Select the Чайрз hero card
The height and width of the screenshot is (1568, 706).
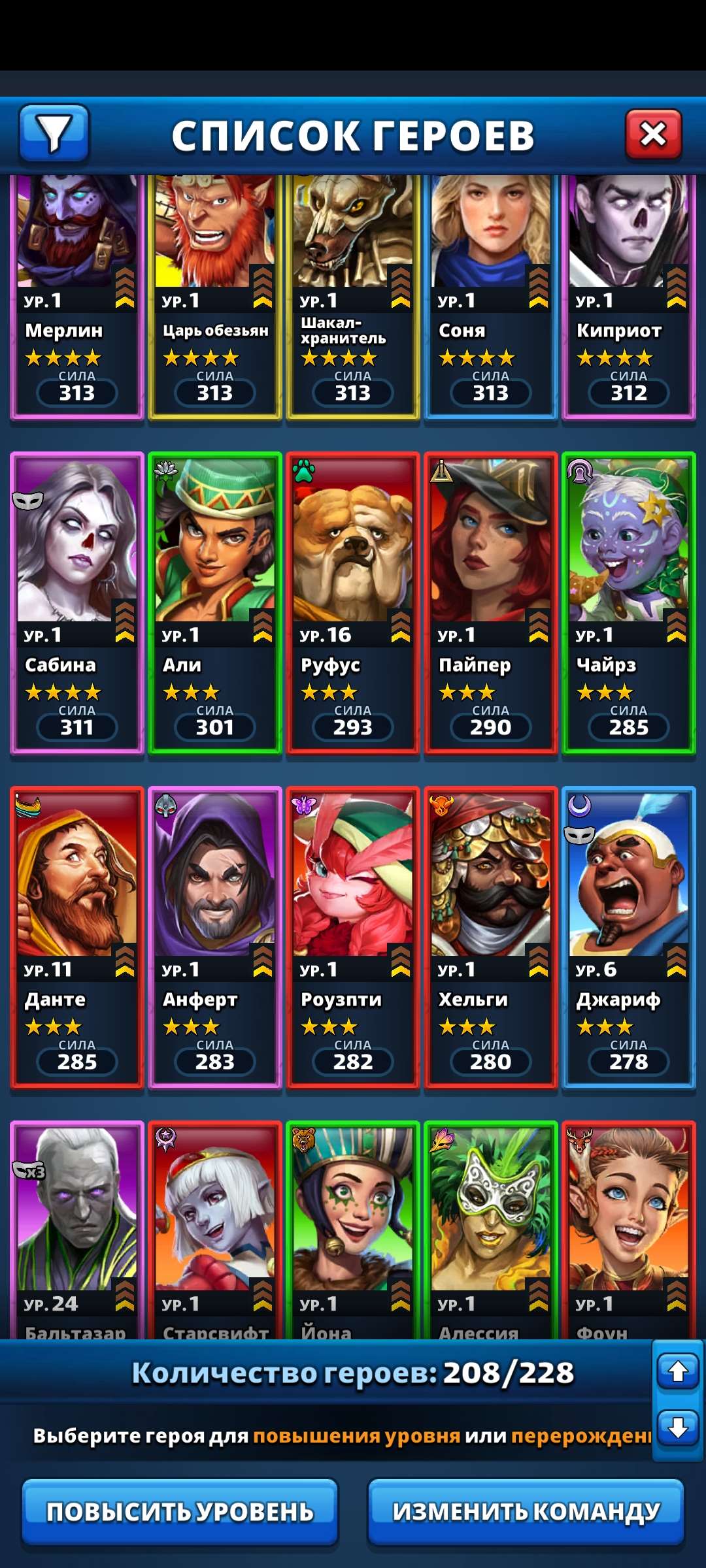pyautogui.click(x=629, y=602)
